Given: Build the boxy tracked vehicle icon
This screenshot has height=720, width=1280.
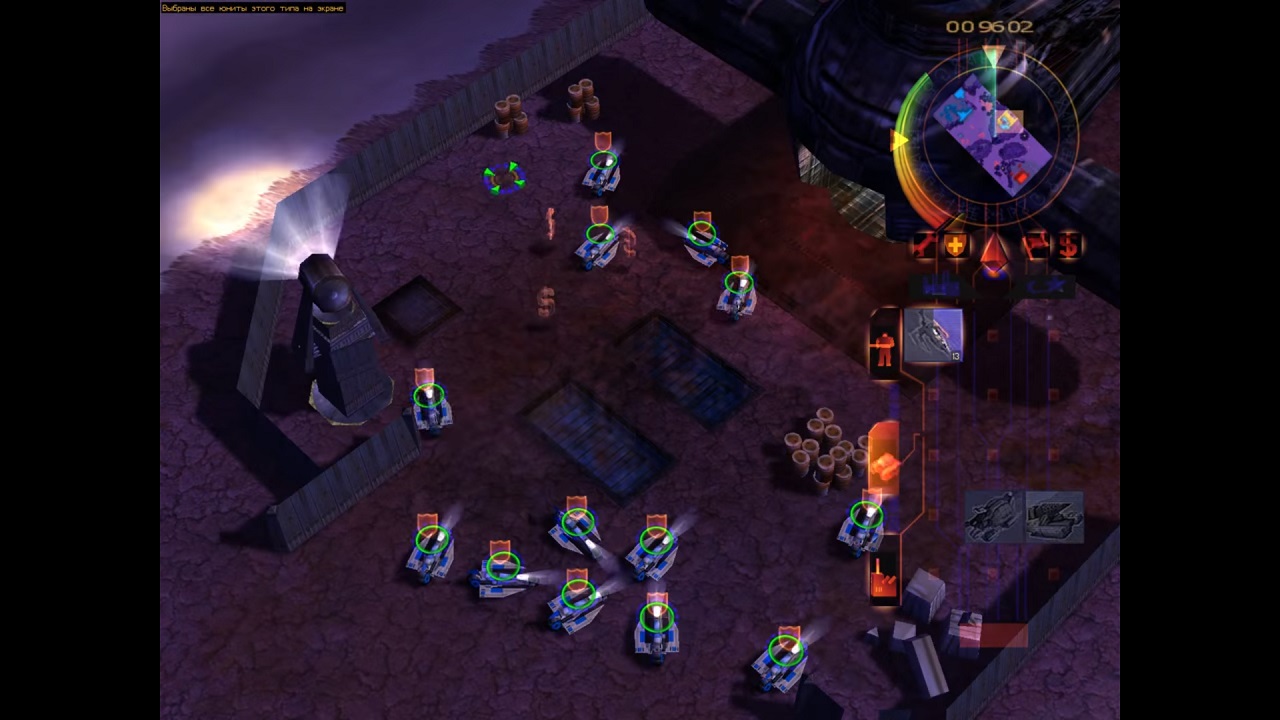Looking at the screenshot, I should [x=1054, y=516].
